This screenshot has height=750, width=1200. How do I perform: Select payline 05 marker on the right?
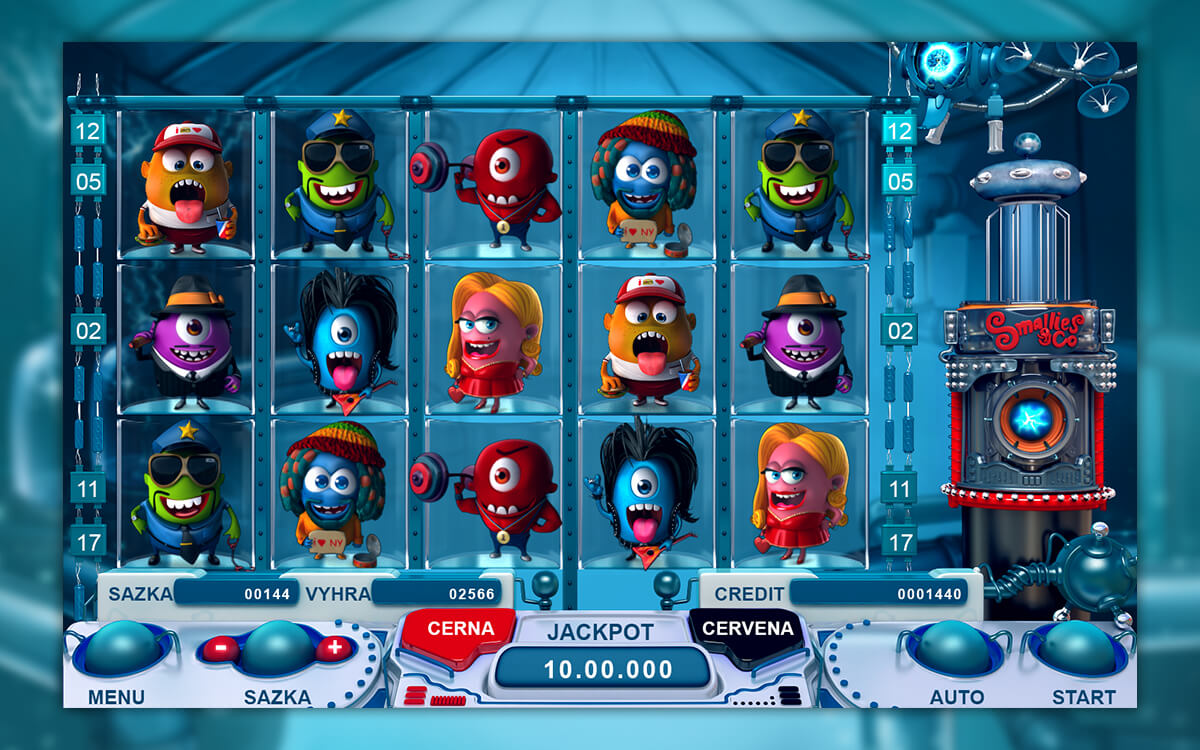pos(900,181)
